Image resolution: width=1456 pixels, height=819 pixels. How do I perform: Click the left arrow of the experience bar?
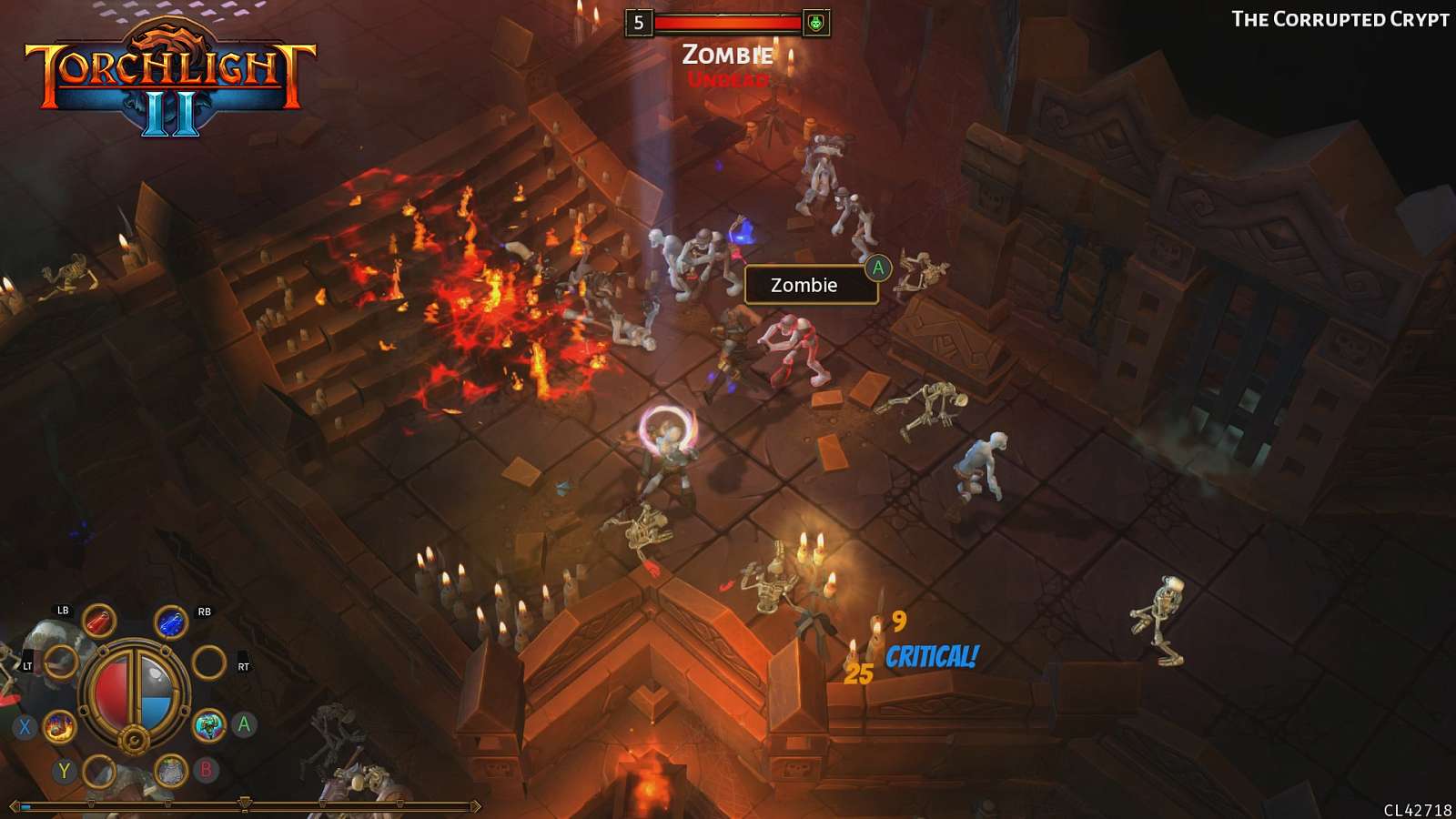(x=15, y=805)
